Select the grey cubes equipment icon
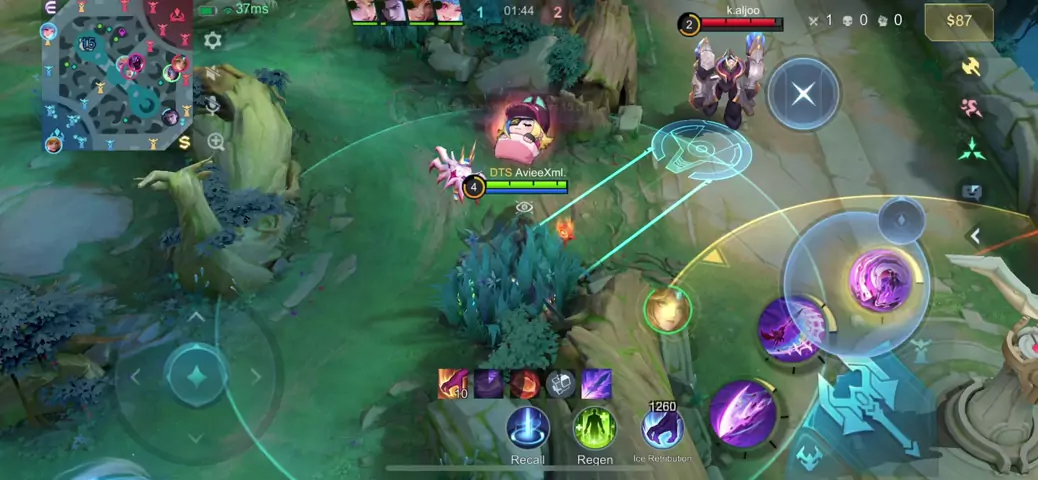This screenshot has width=1038, height=480. 561,384
